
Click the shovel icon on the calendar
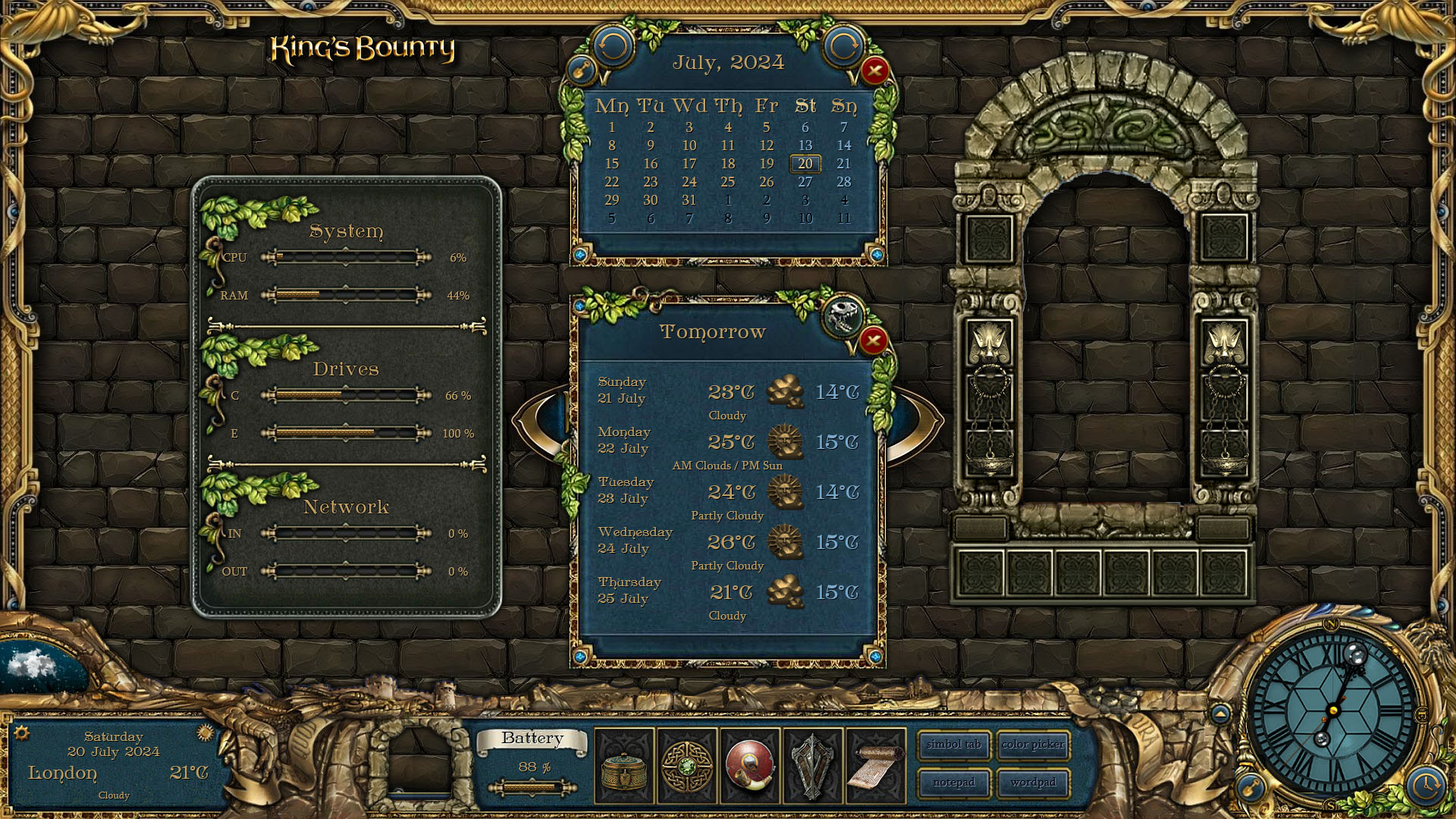click(582, 71)
